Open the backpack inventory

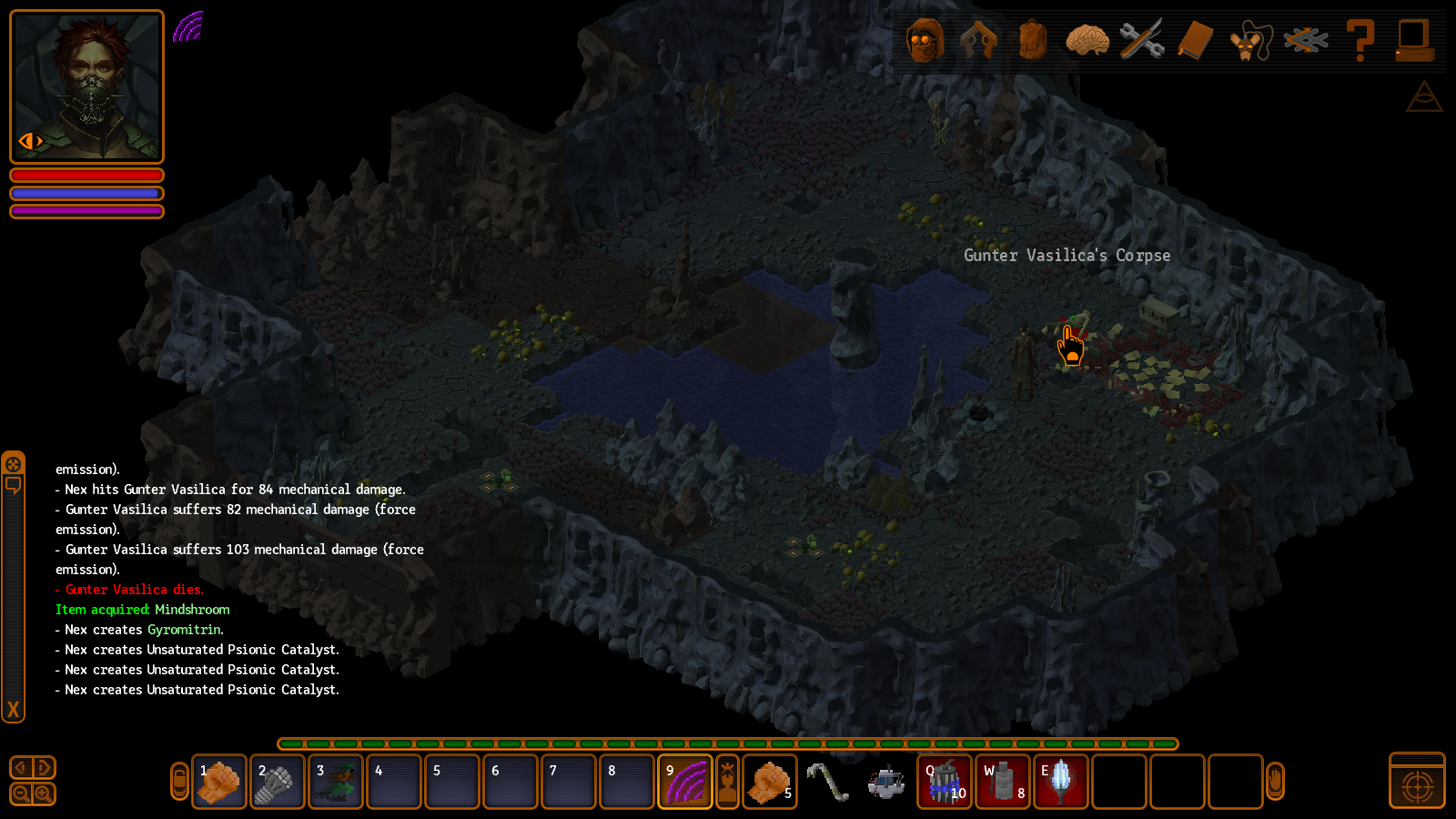(x=1033, y=41)
